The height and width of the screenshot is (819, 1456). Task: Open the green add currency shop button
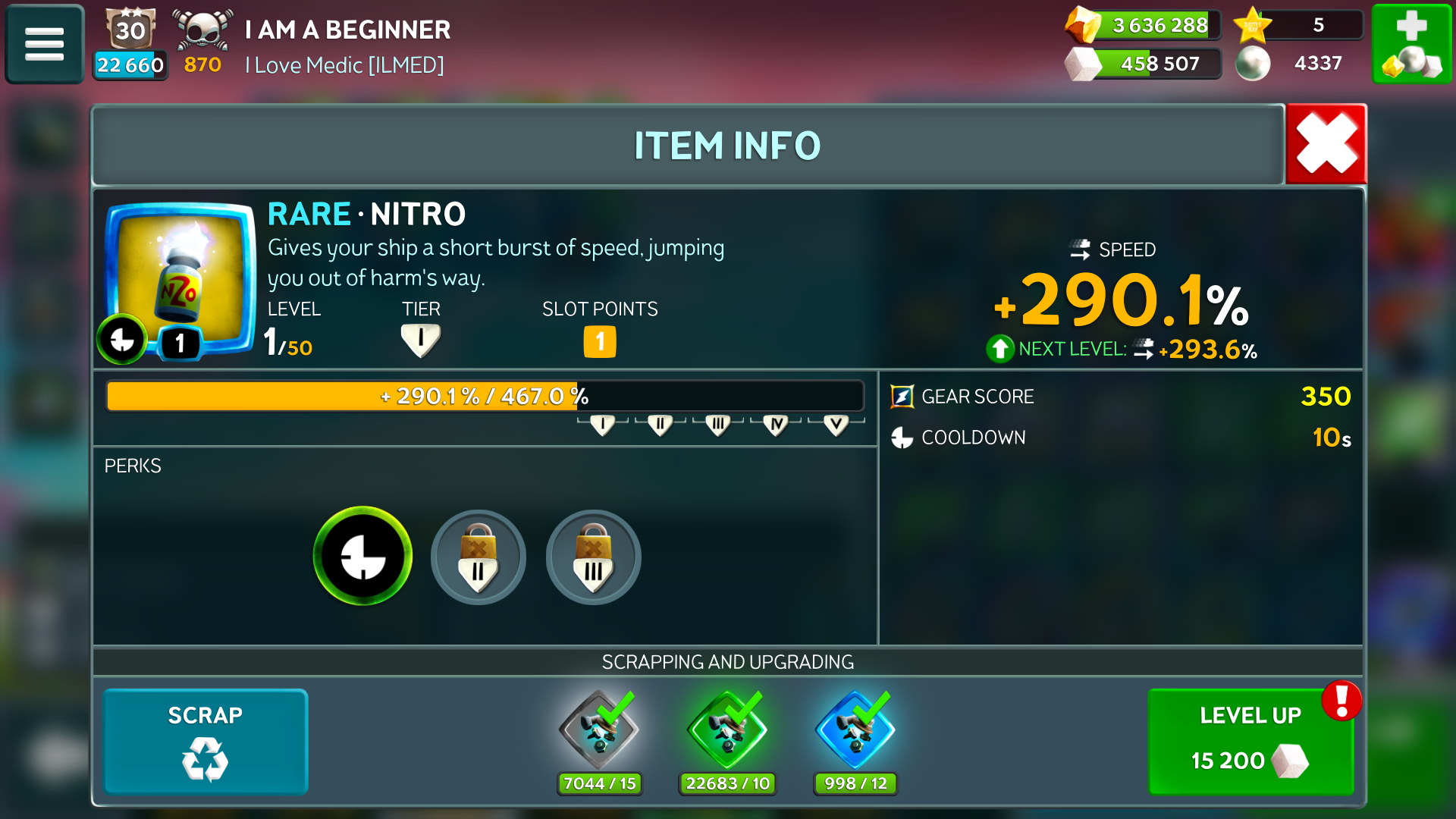[x=1411, y=44]
